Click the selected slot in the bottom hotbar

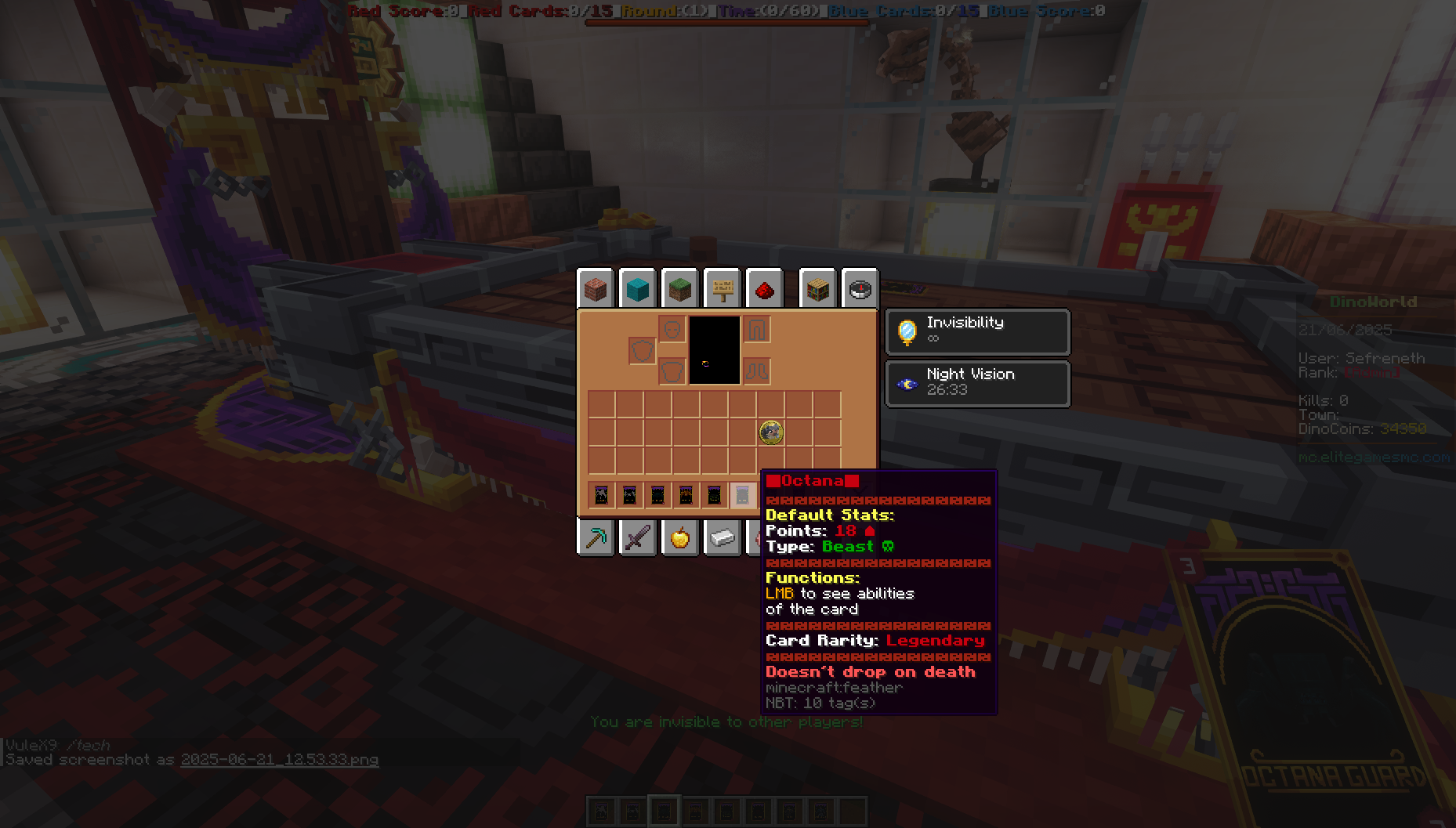click(x=665, y=811)
